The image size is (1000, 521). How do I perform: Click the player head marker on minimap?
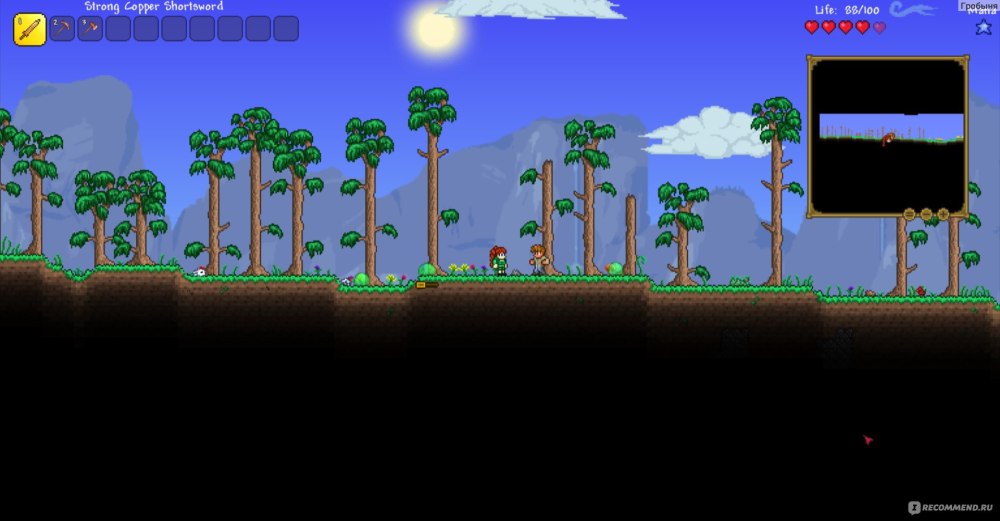coord(887,139)
